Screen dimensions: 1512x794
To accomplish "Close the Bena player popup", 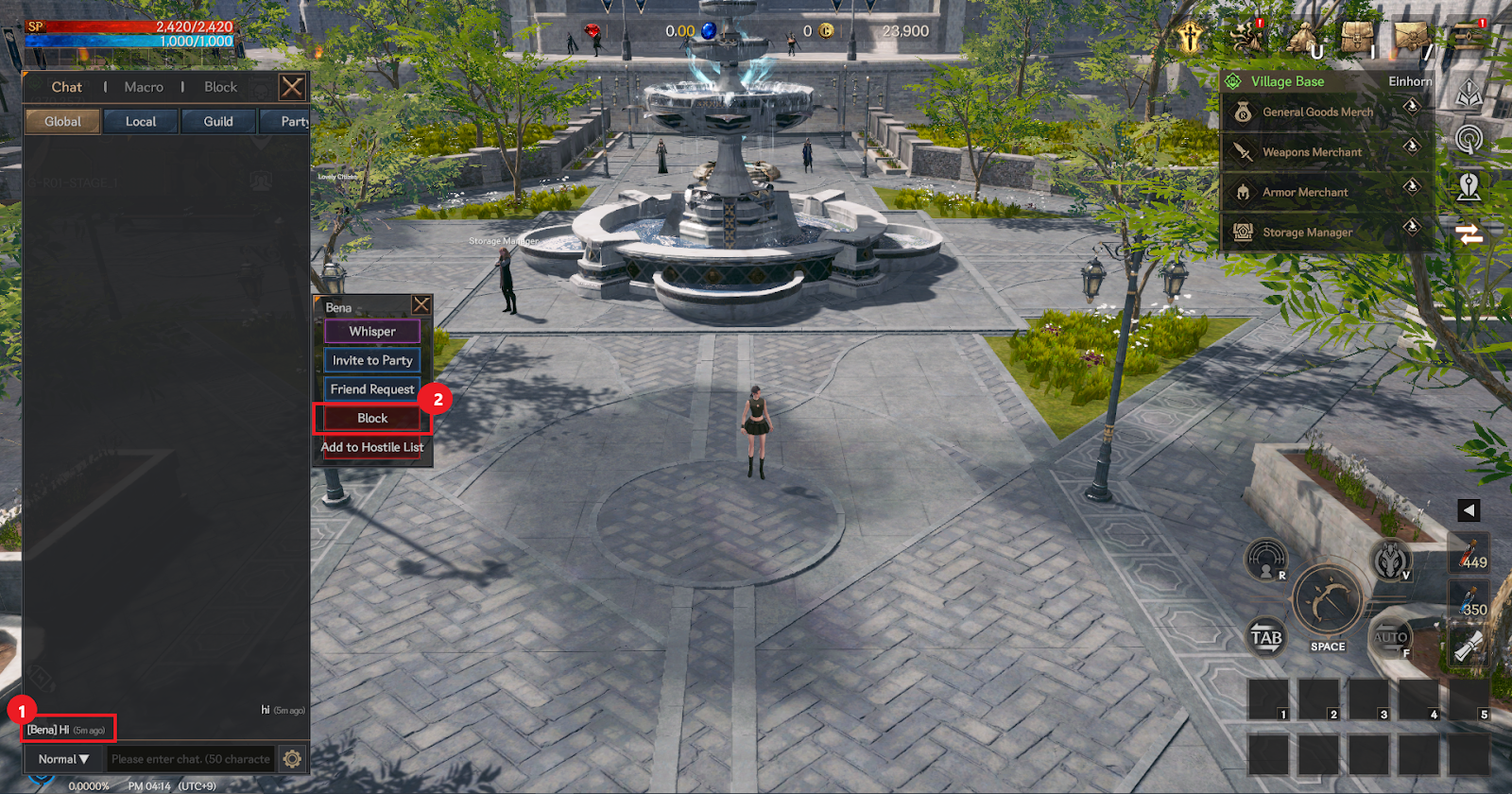I will click(421, 304).
